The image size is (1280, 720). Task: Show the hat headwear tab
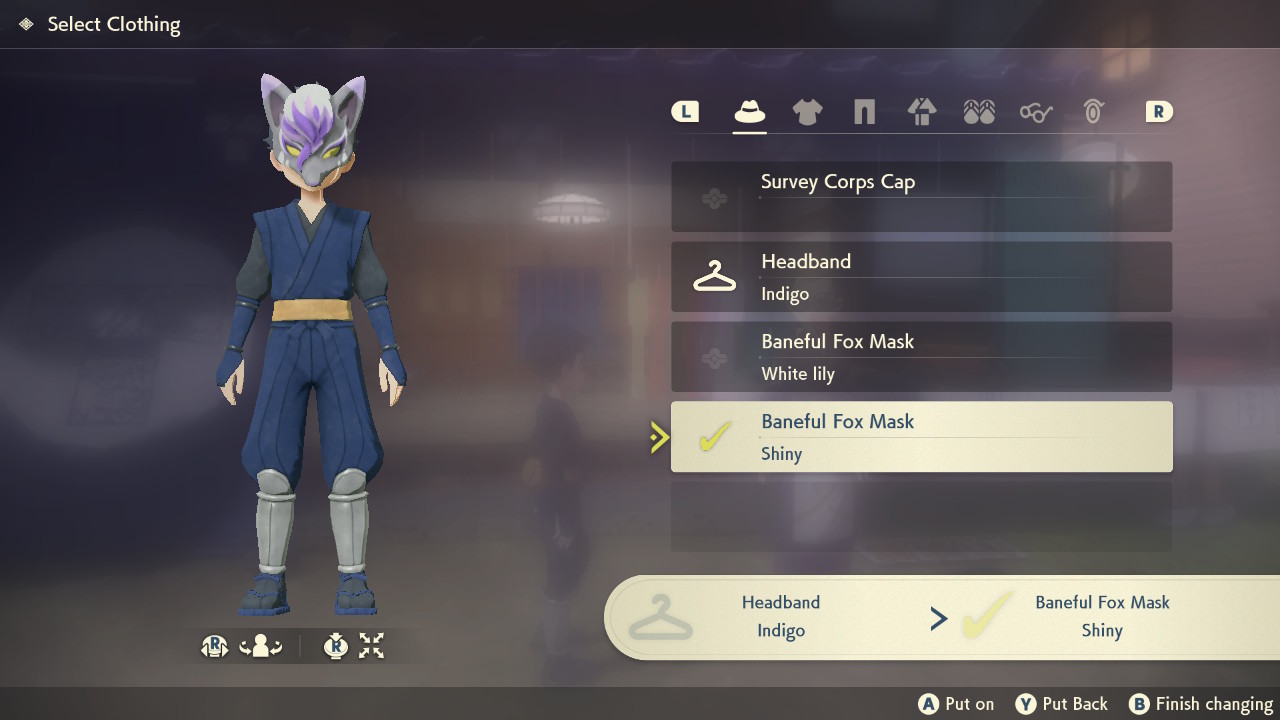pyautogui.click(x=750, y=112)
